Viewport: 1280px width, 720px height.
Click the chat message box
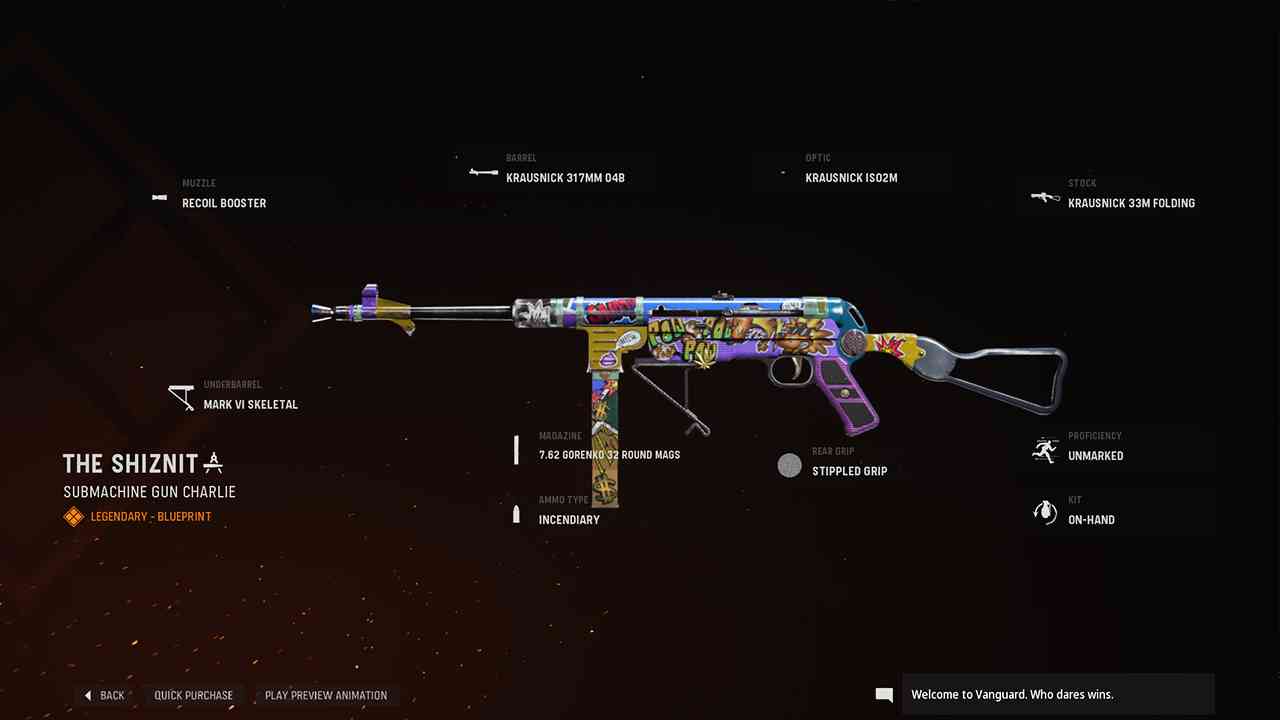coord(1056,694)
